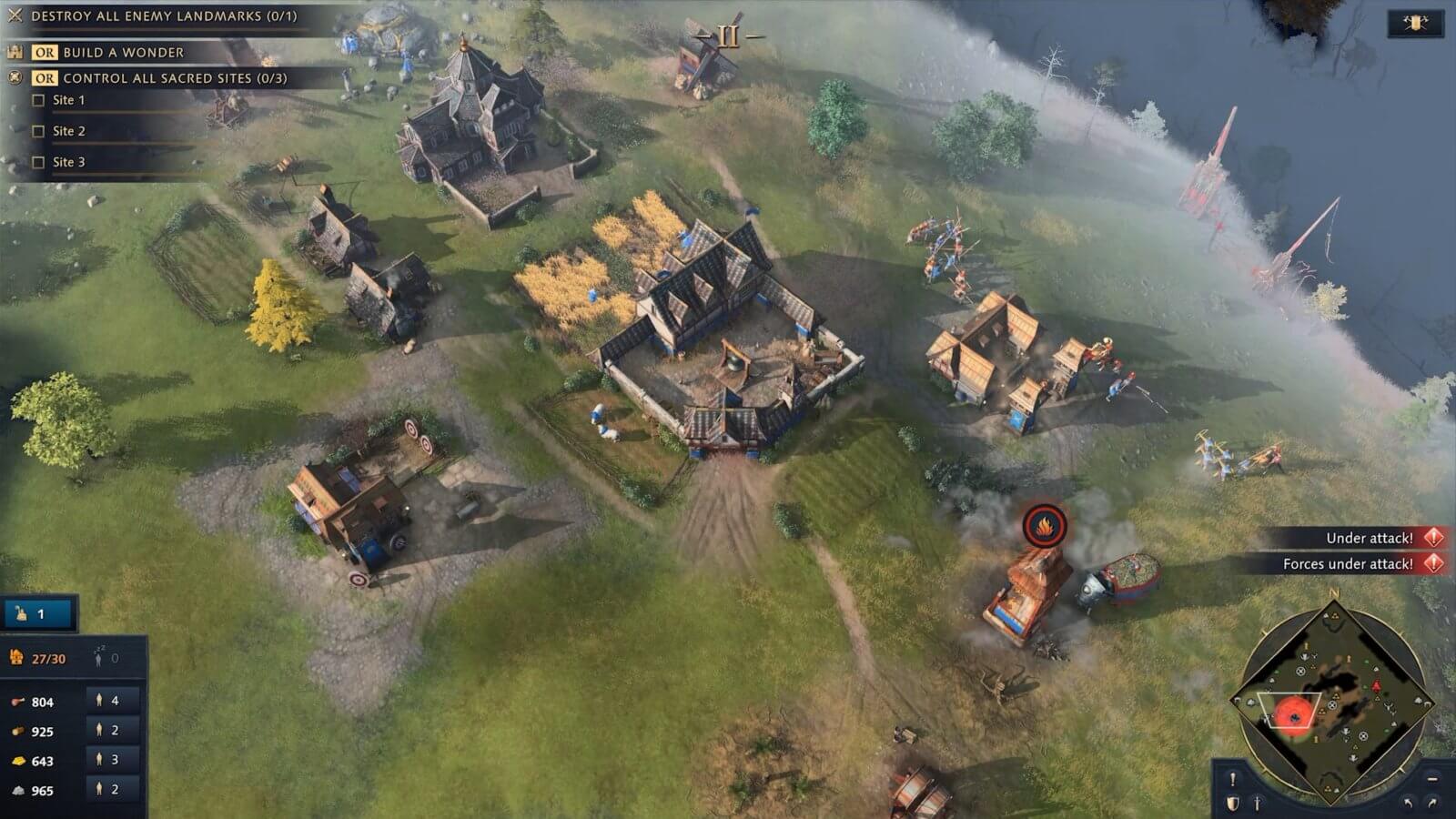The width and height of the screenshot is (1456, 819).
Task: Click the cross marker icon under the minimap
Action: pos(1257,803)
